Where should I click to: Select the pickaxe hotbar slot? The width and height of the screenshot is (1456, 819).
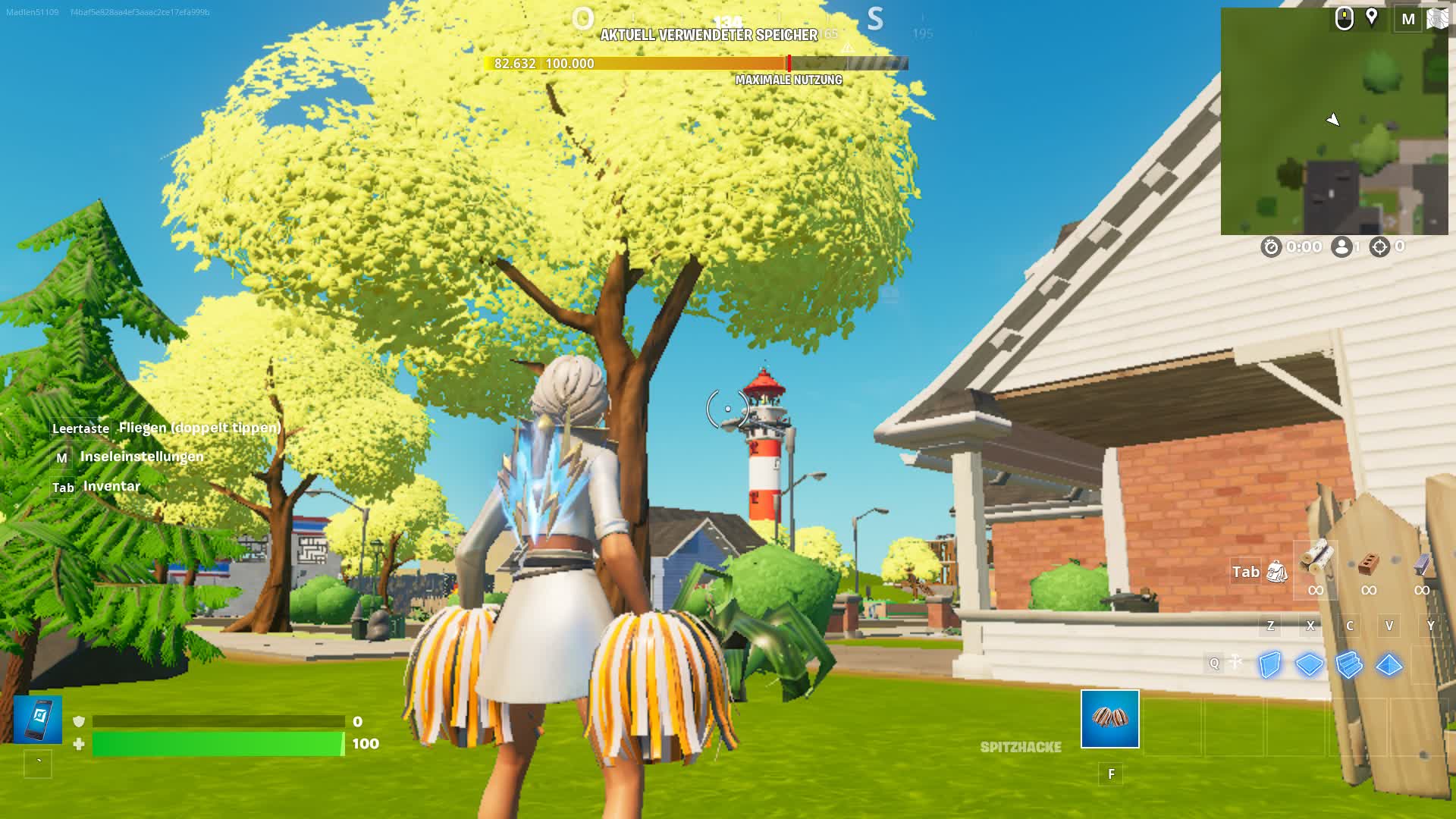click(x=1109, y=718)
